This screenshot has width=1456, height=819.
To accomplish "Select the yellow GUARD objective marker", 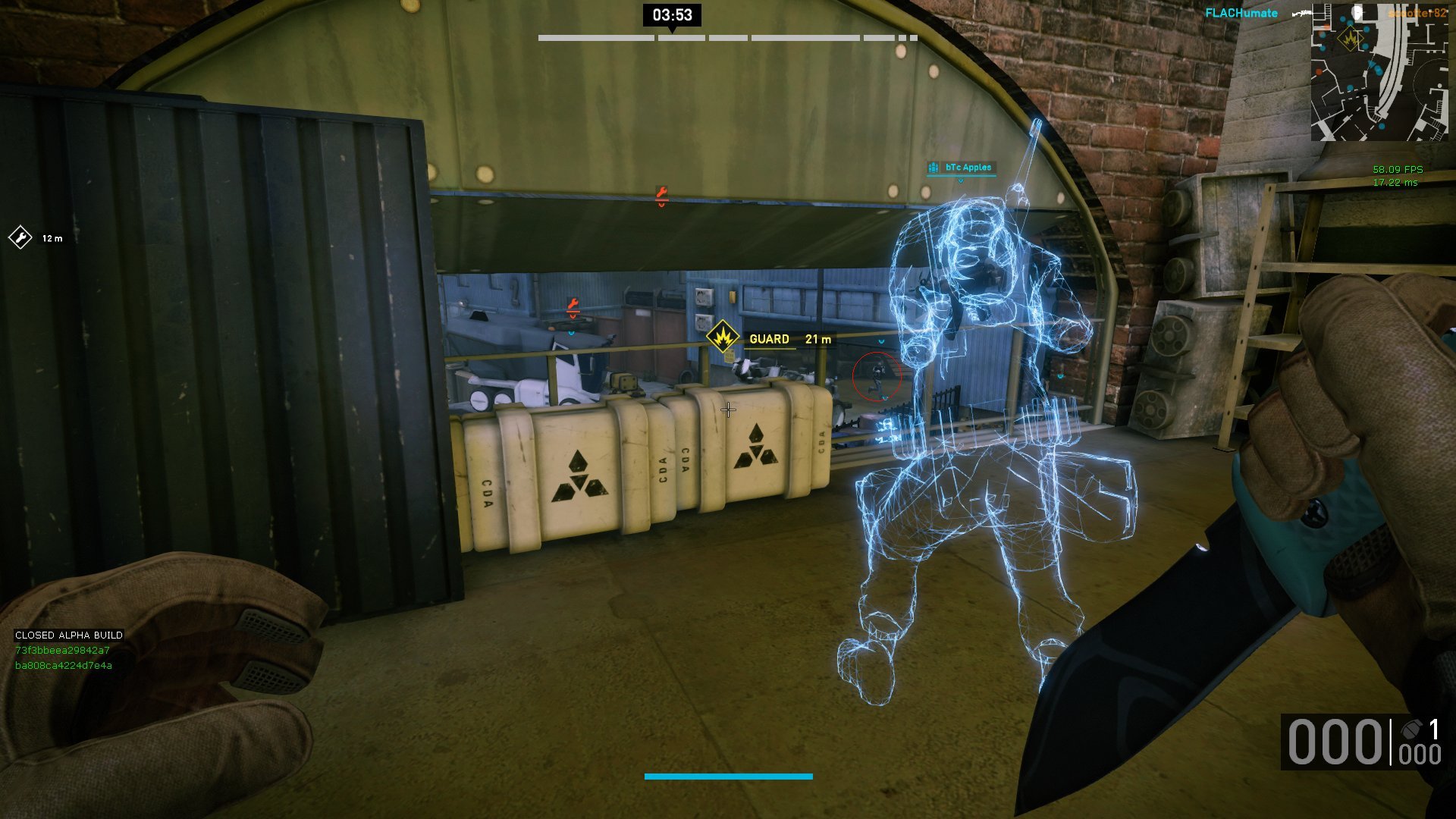I will [x=723, y=336].
